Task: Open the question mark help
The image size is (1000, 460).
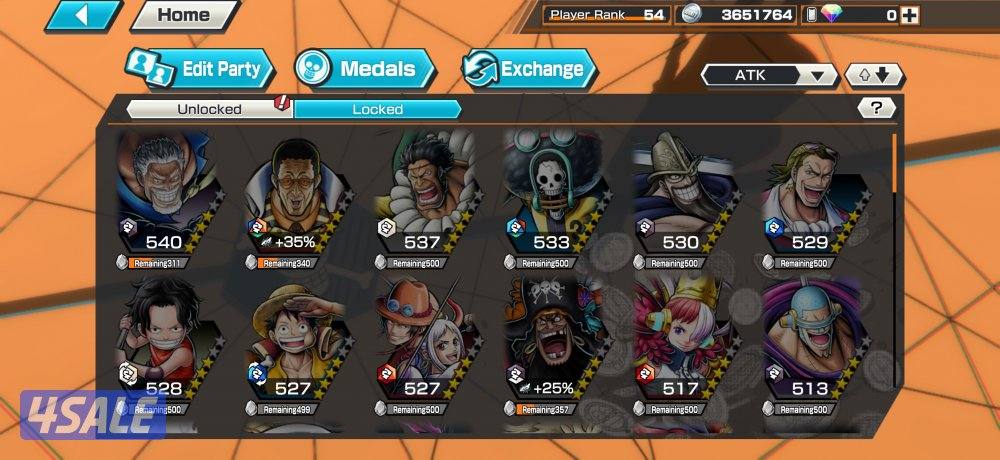Action: [x=876, y=108]
